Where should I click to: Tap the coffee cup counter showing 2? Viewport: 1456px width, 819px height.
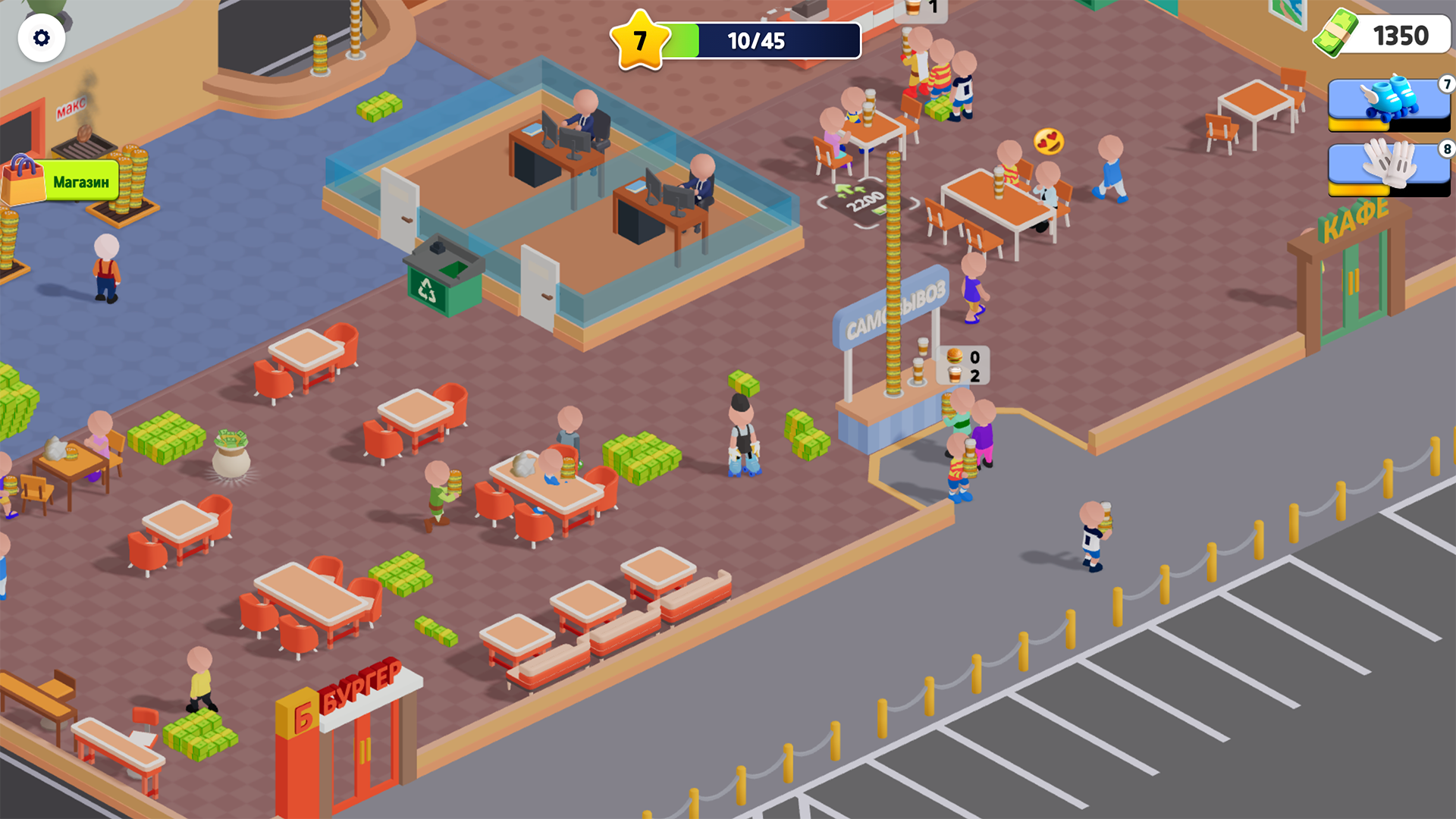(965, 373)
